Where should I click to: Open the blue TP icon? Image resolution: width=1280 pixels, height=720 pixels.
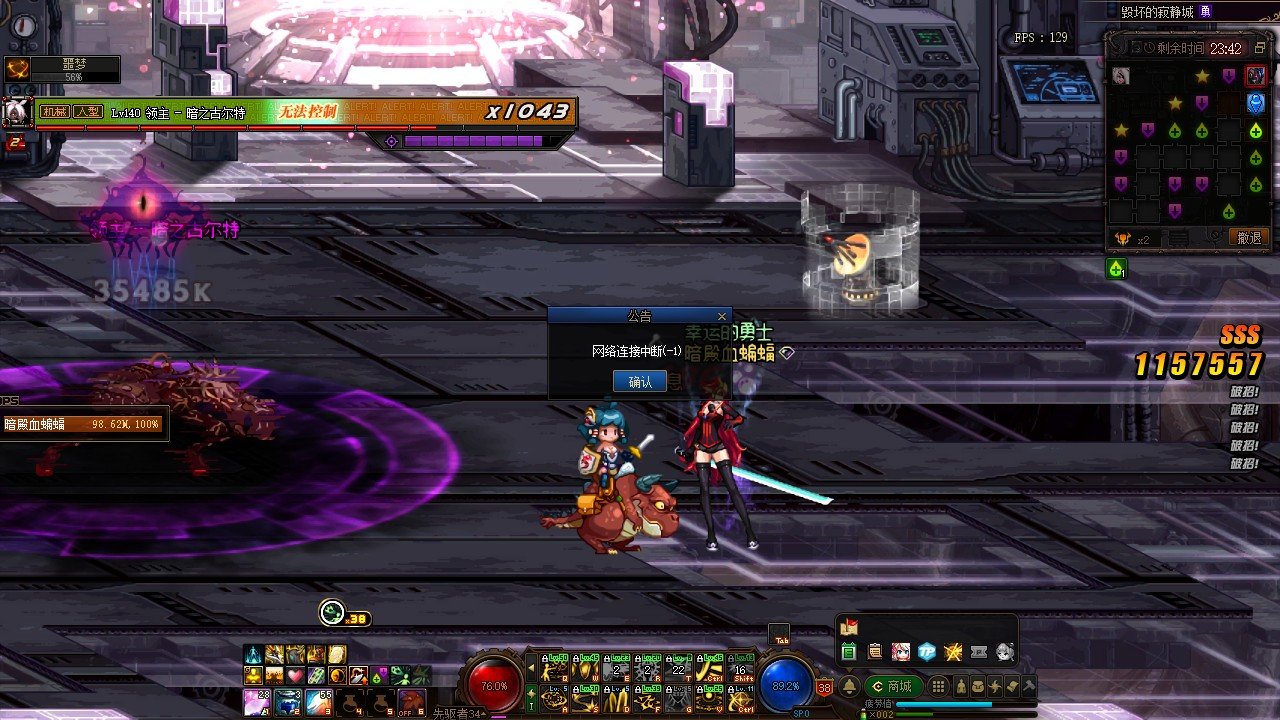927,652
